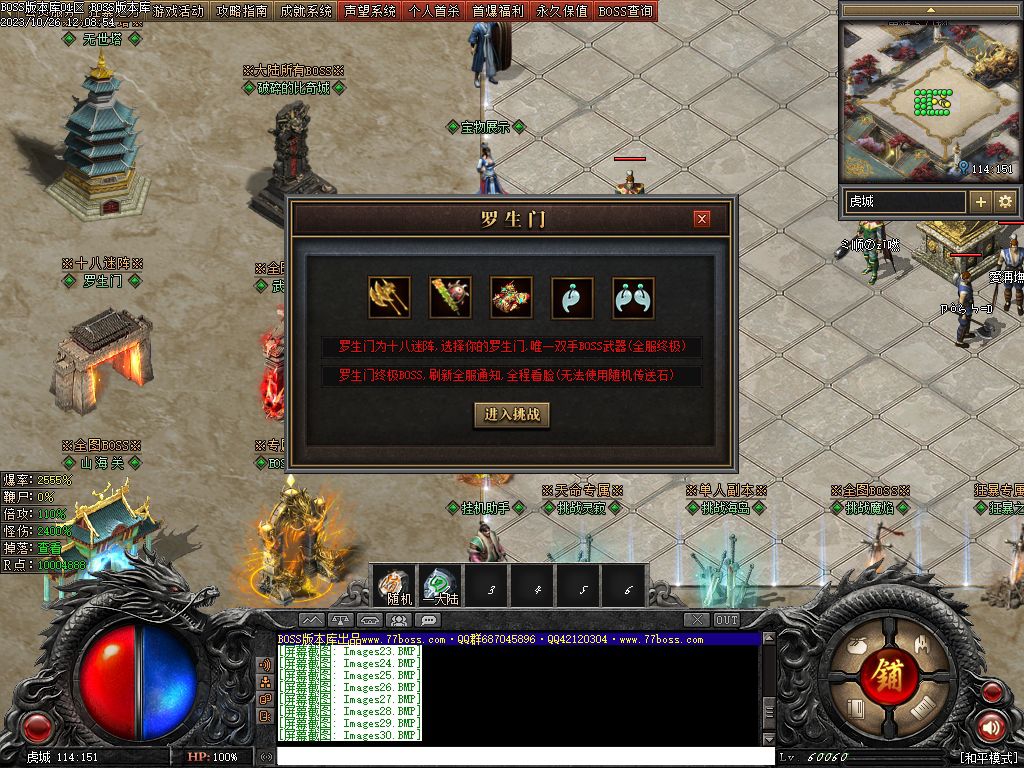Open the 攻略指南 strategy guide menu
Screen dimensions: 1024x768
click(x=242, y=11)
